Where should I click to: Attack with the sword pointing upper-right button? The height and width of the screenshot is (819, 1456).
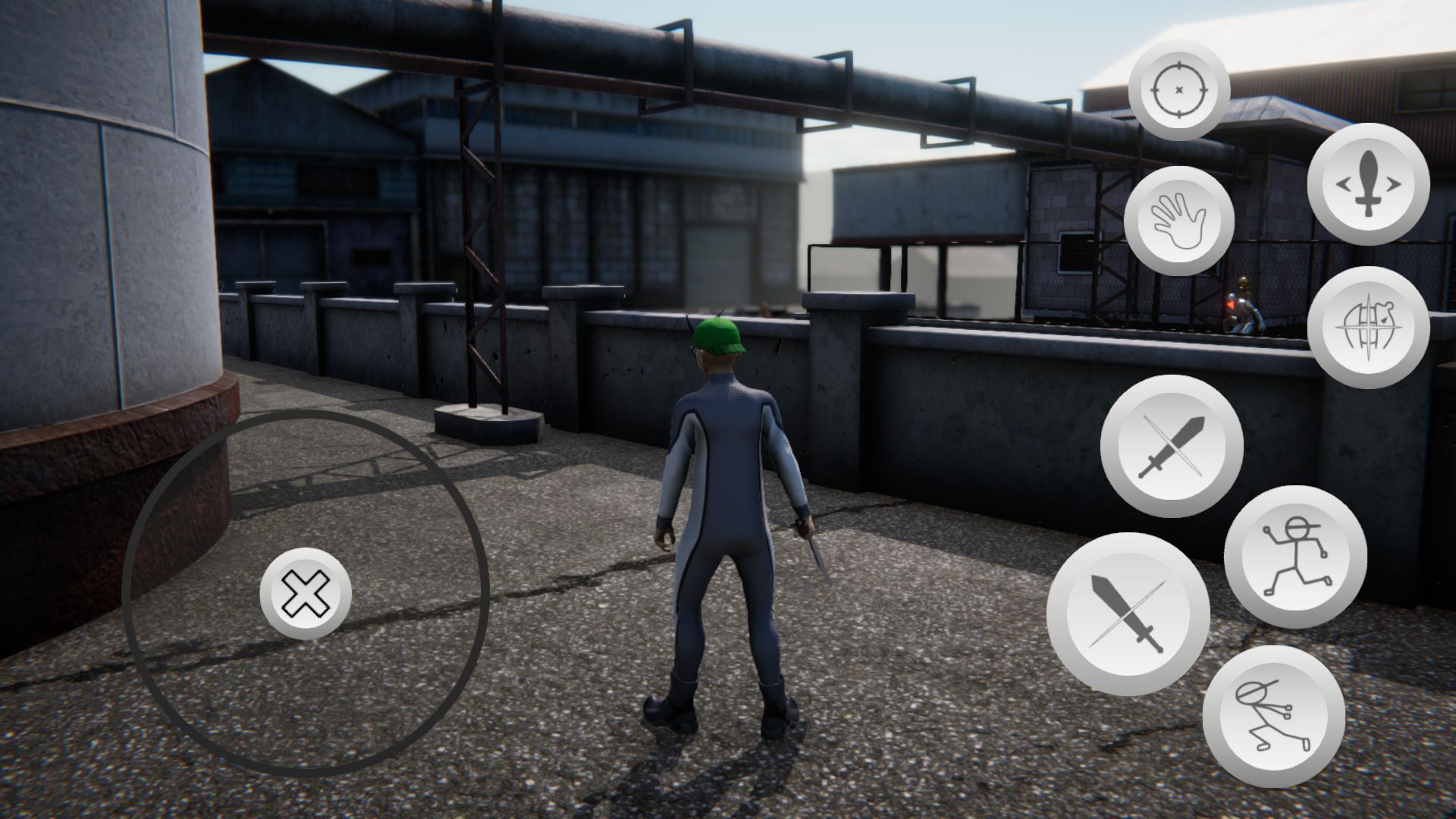[x=1172, y=446]
